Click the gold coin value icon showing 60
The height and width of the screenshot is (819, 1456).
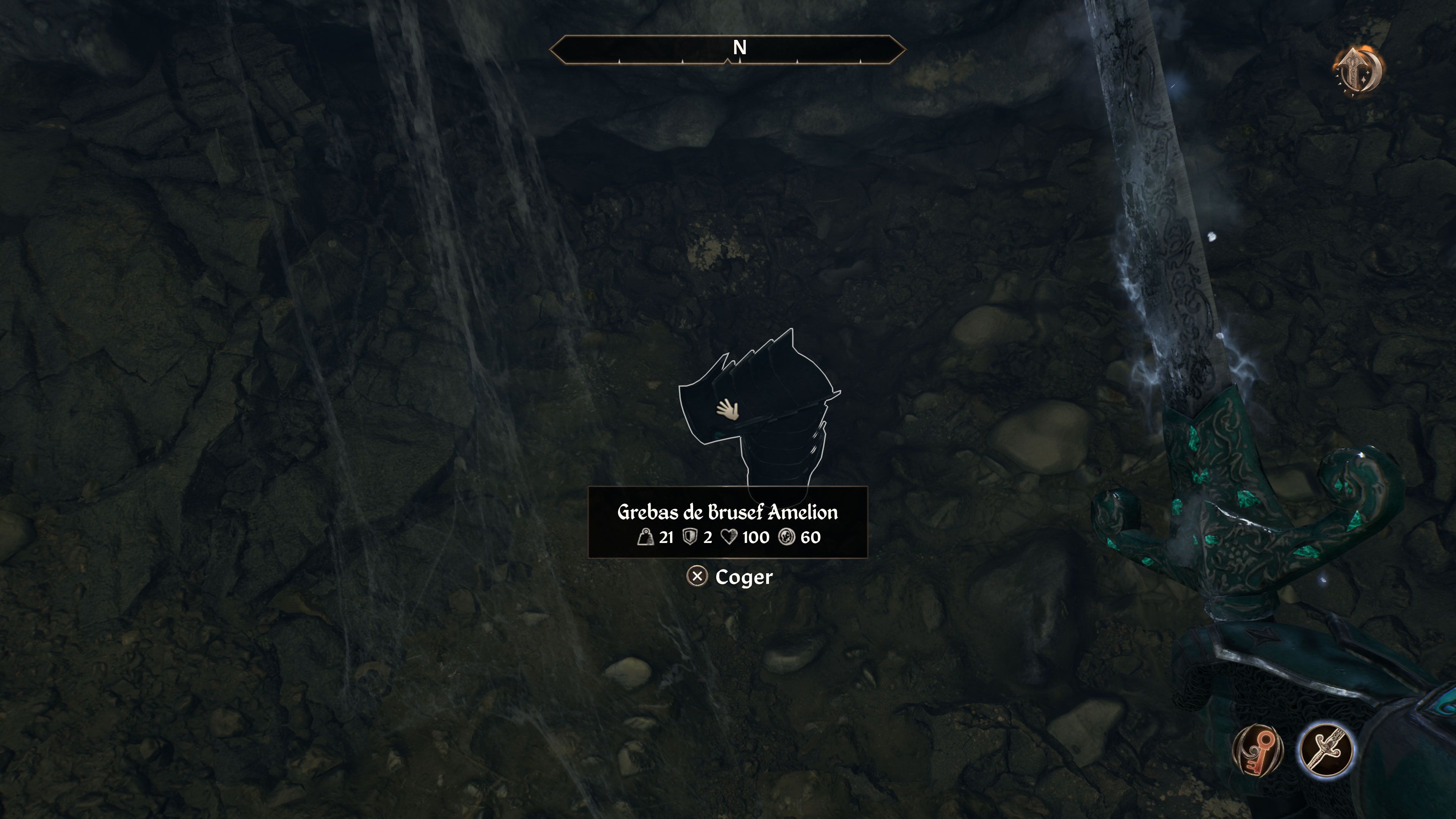(787, 538)
